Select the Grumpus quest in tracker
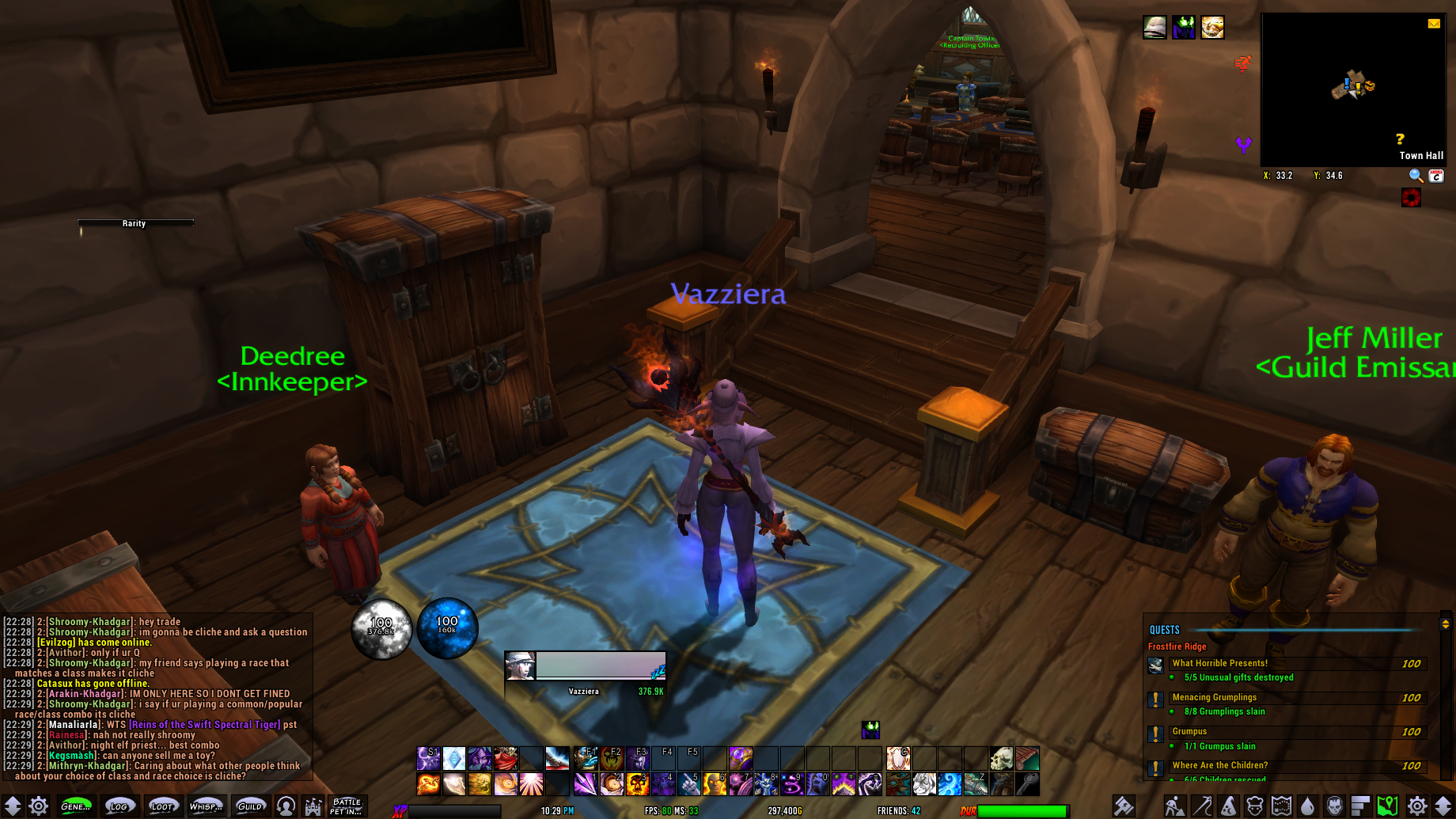The image size is (1456, 819). pos(1189,731)
